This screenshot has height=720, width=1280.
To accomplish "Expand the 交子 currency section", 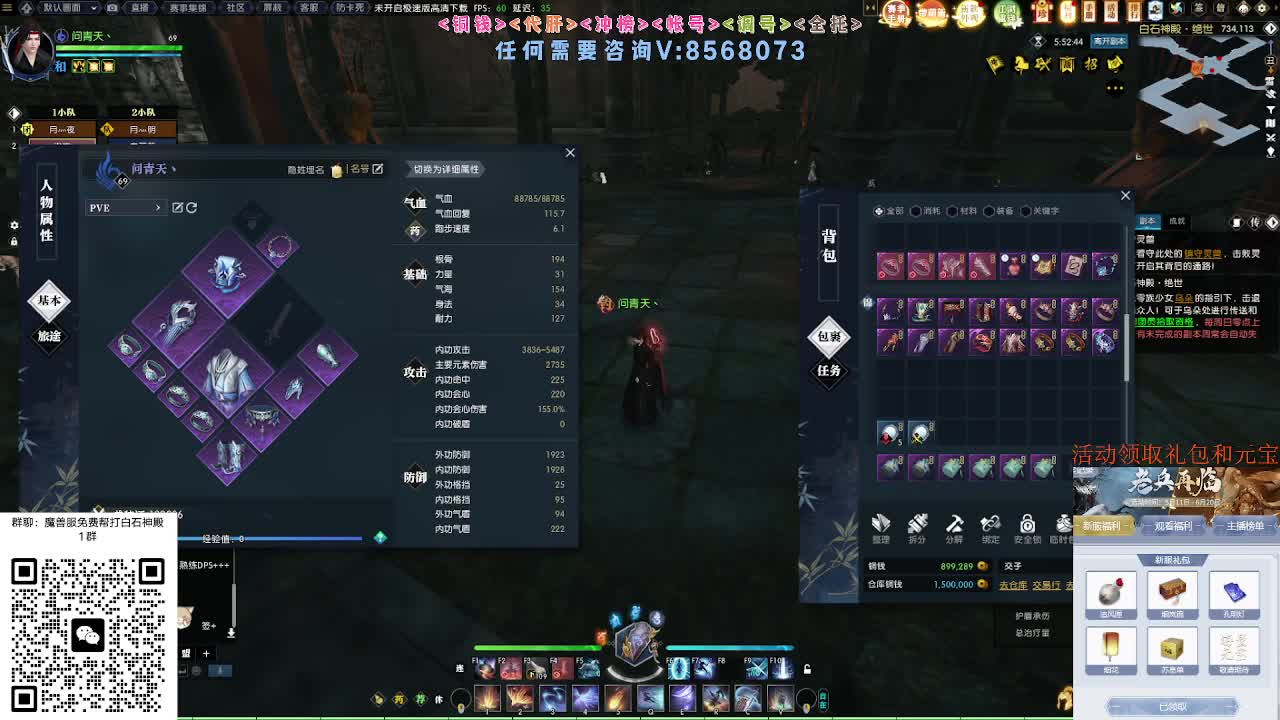I will point(1012,565).
